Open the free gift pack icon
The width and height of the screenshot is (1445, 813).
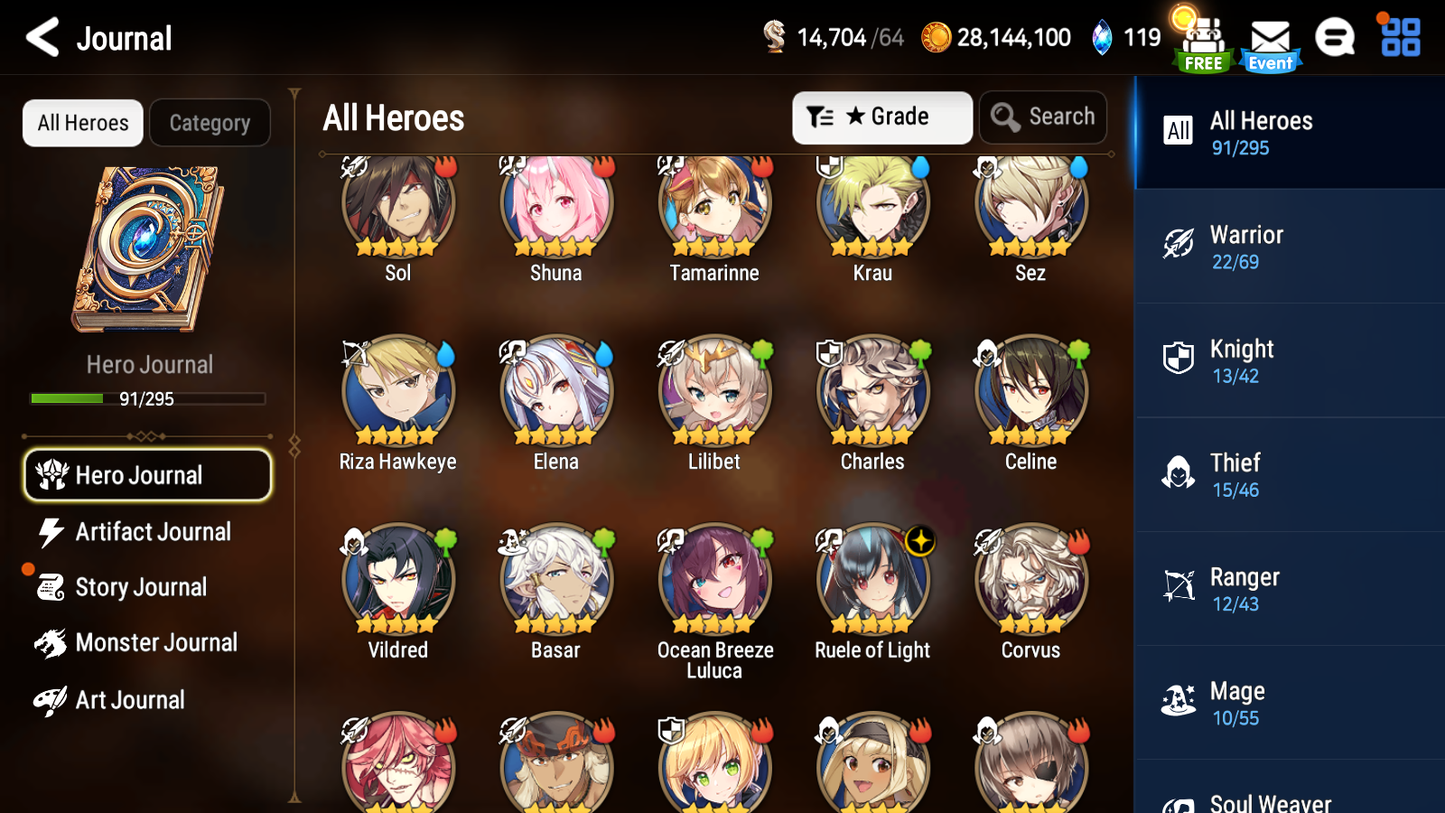pos(1202,40)
